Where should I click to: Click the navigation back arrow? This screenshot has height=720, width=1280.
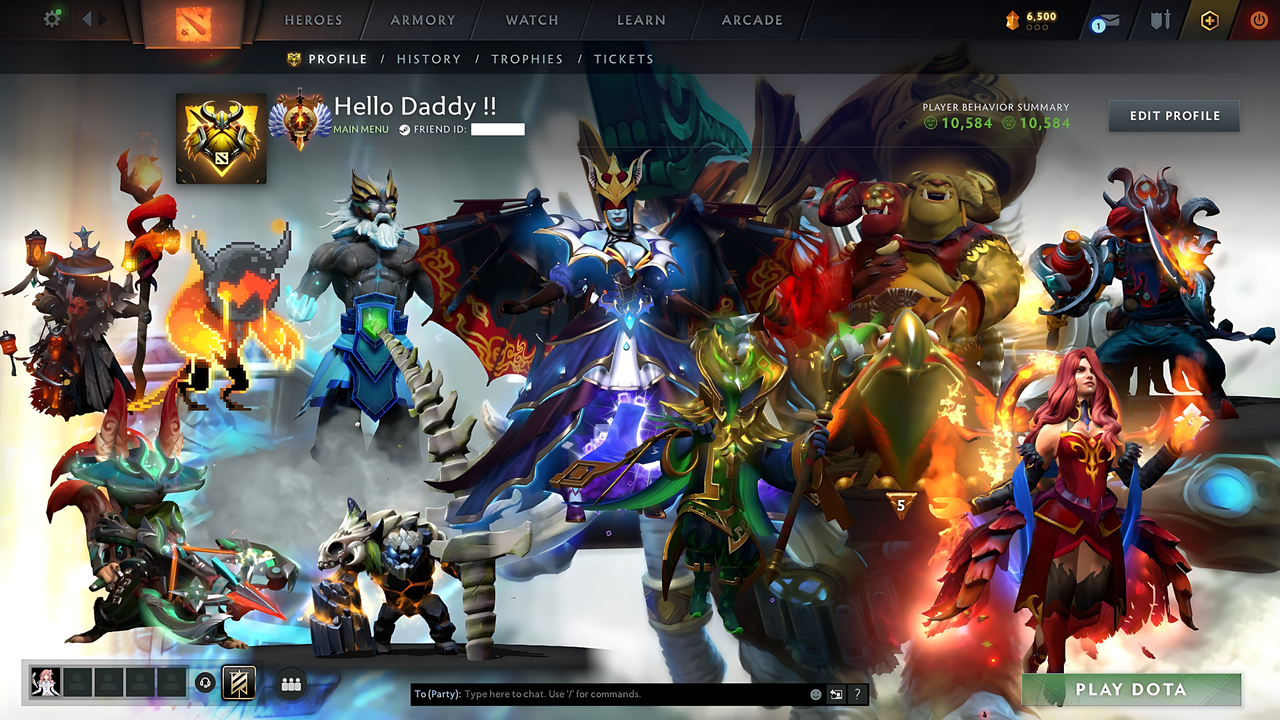tap(86, 18)
